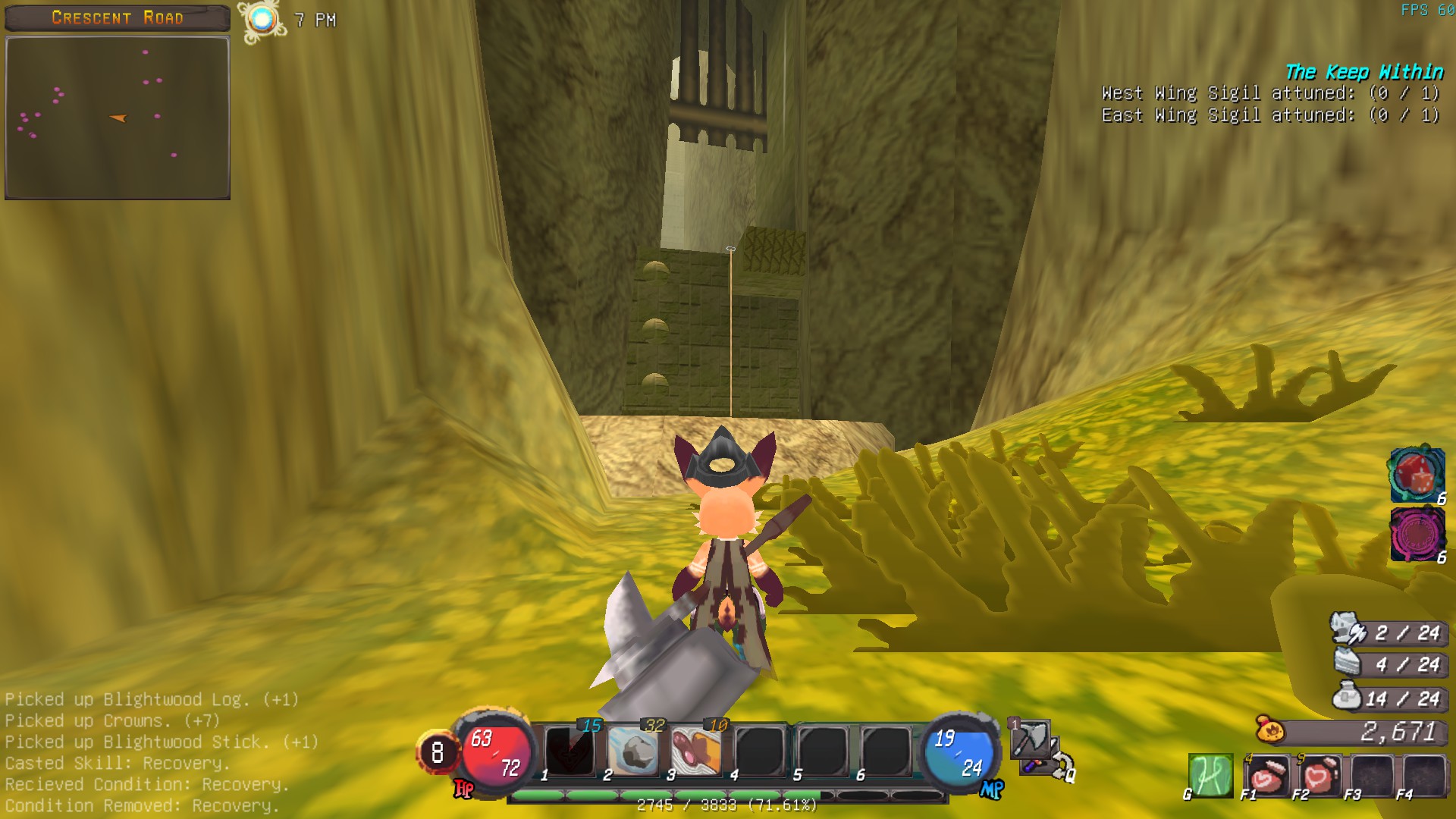1456x819 pixels.
Task: Activate the skill in hotbar slot 3
Action: pos(696,751)
